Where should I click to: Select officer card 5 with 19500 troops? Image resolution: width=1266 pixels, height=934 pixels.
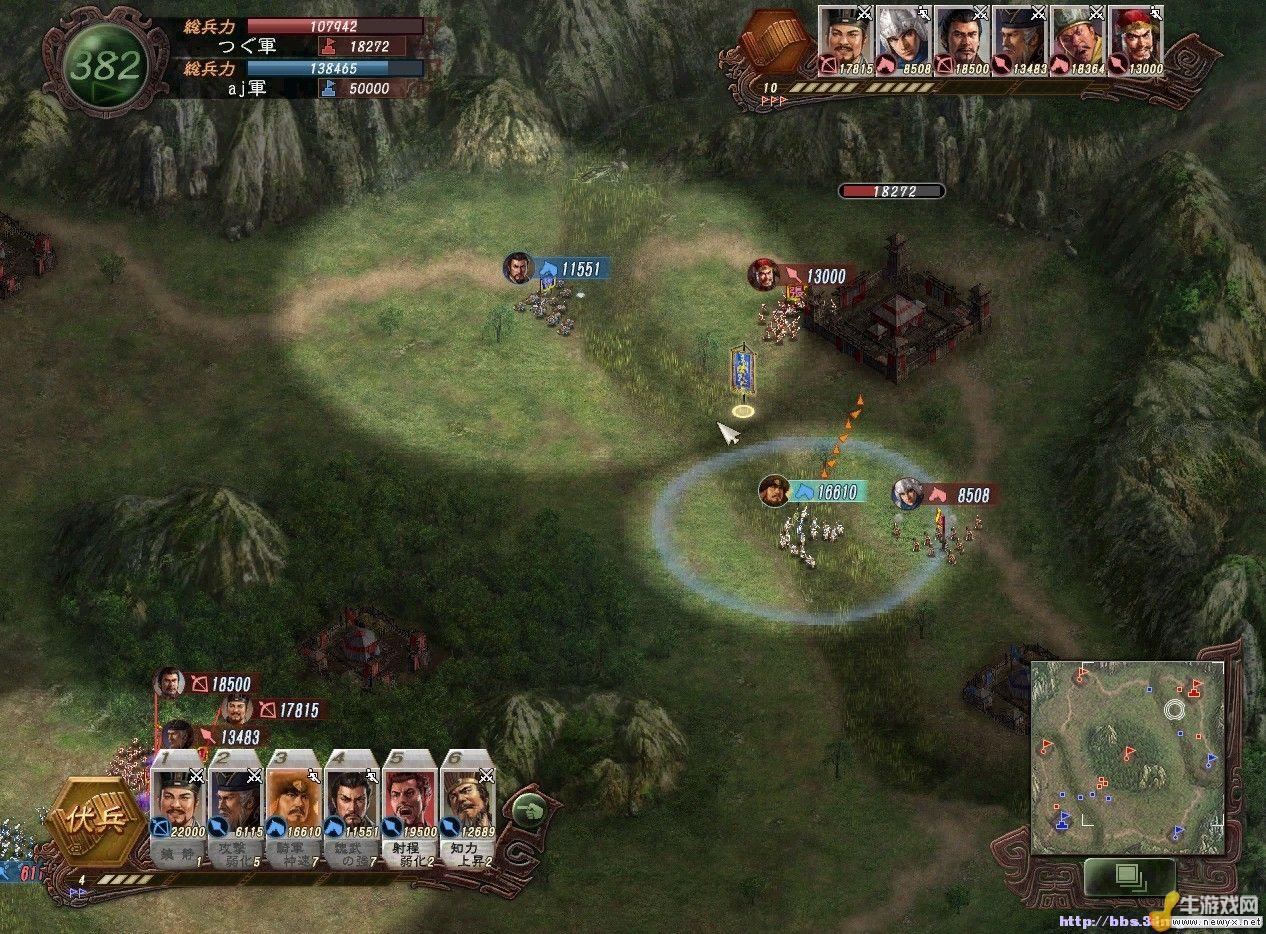pyautogui.click(x=410, y=806)
